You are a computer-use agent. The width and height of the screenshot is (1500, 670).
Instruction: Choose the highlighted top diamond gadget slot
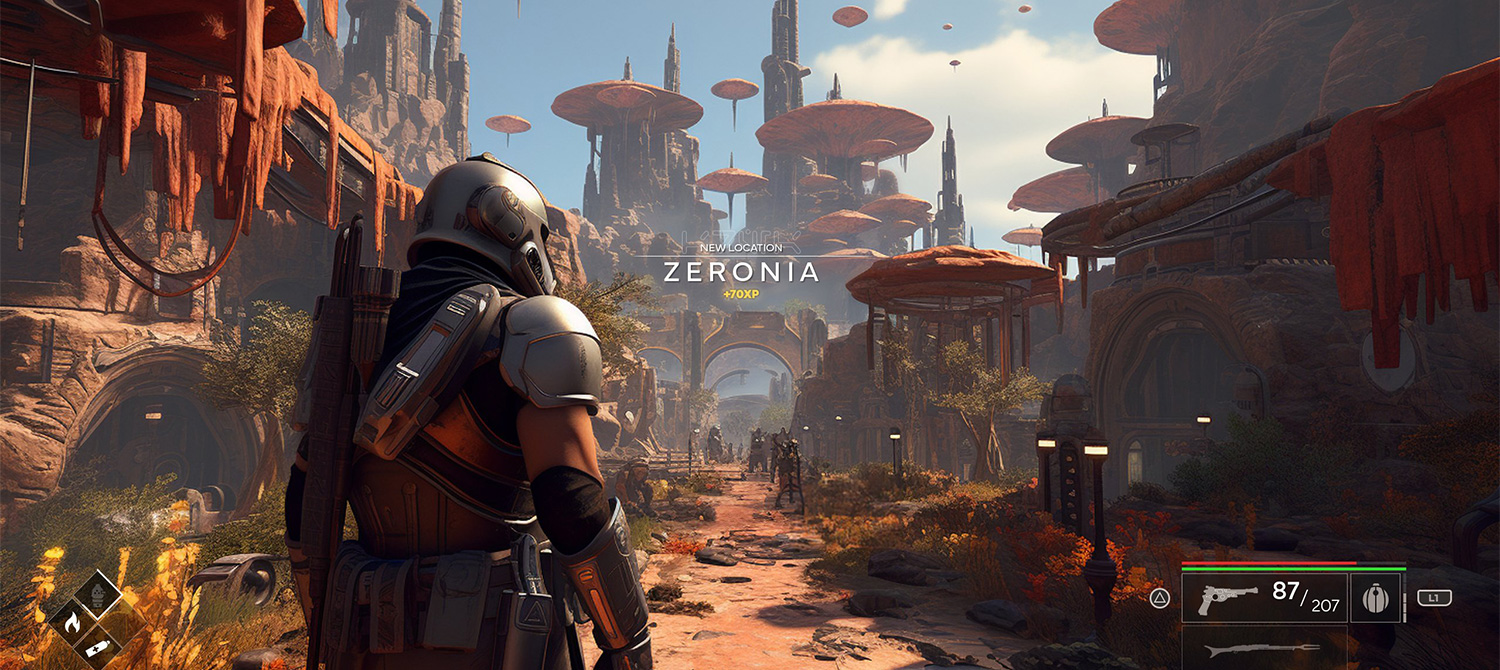click(98, 596)
